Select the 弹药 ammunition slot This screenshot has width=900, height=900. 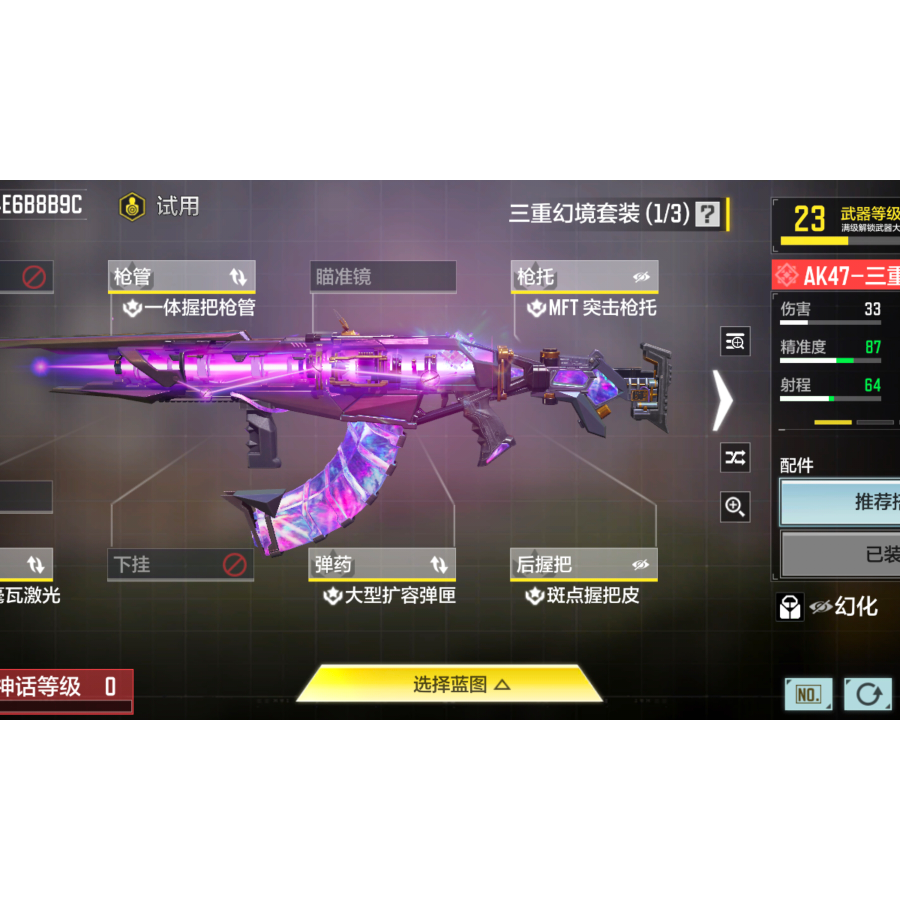383,565
